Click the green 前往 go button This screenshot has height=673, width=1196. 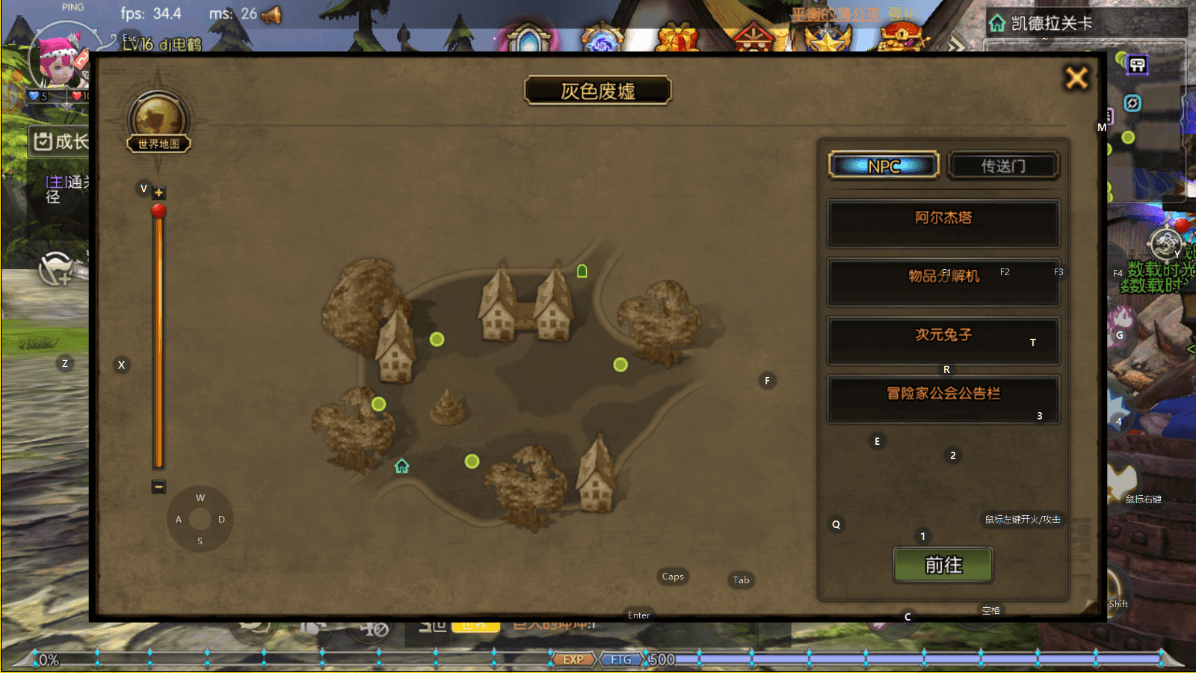(942, 565)
